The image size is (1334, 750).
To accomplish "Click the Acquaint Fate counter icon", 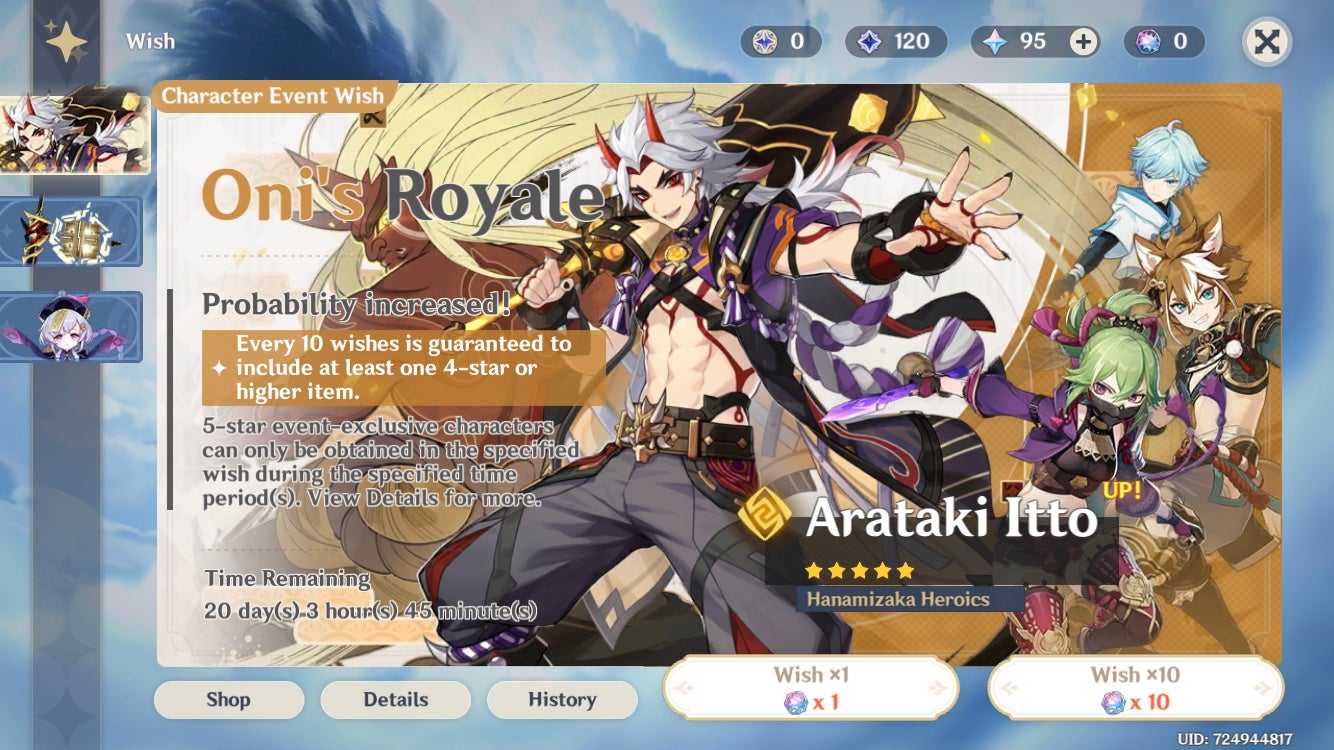I will point(871,41).
